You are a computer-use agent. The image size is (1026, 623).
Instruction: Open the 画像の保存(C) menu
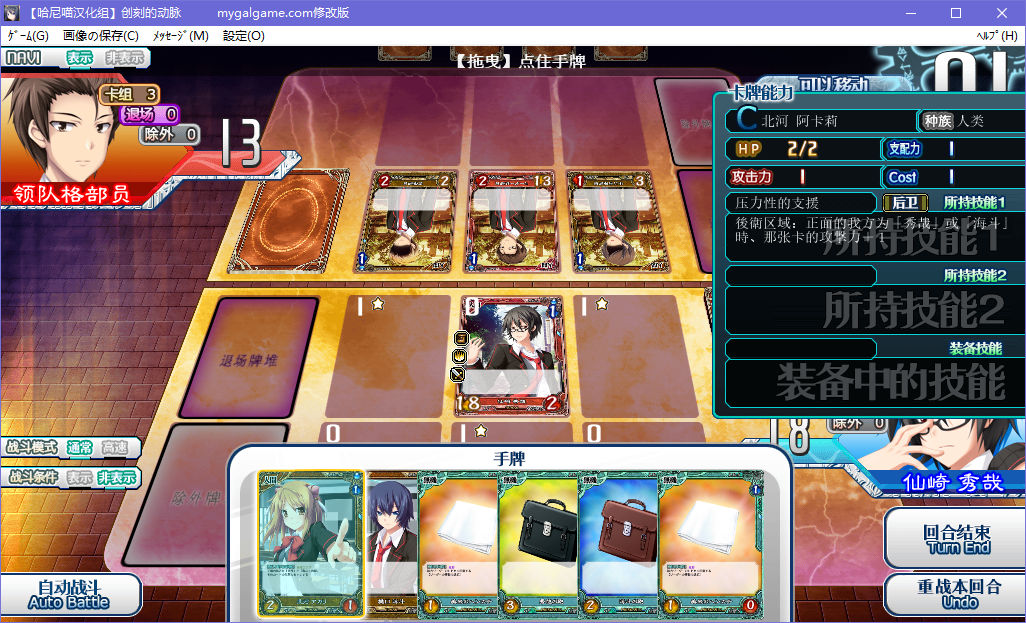pyautogui.click(x=101, y=36)
